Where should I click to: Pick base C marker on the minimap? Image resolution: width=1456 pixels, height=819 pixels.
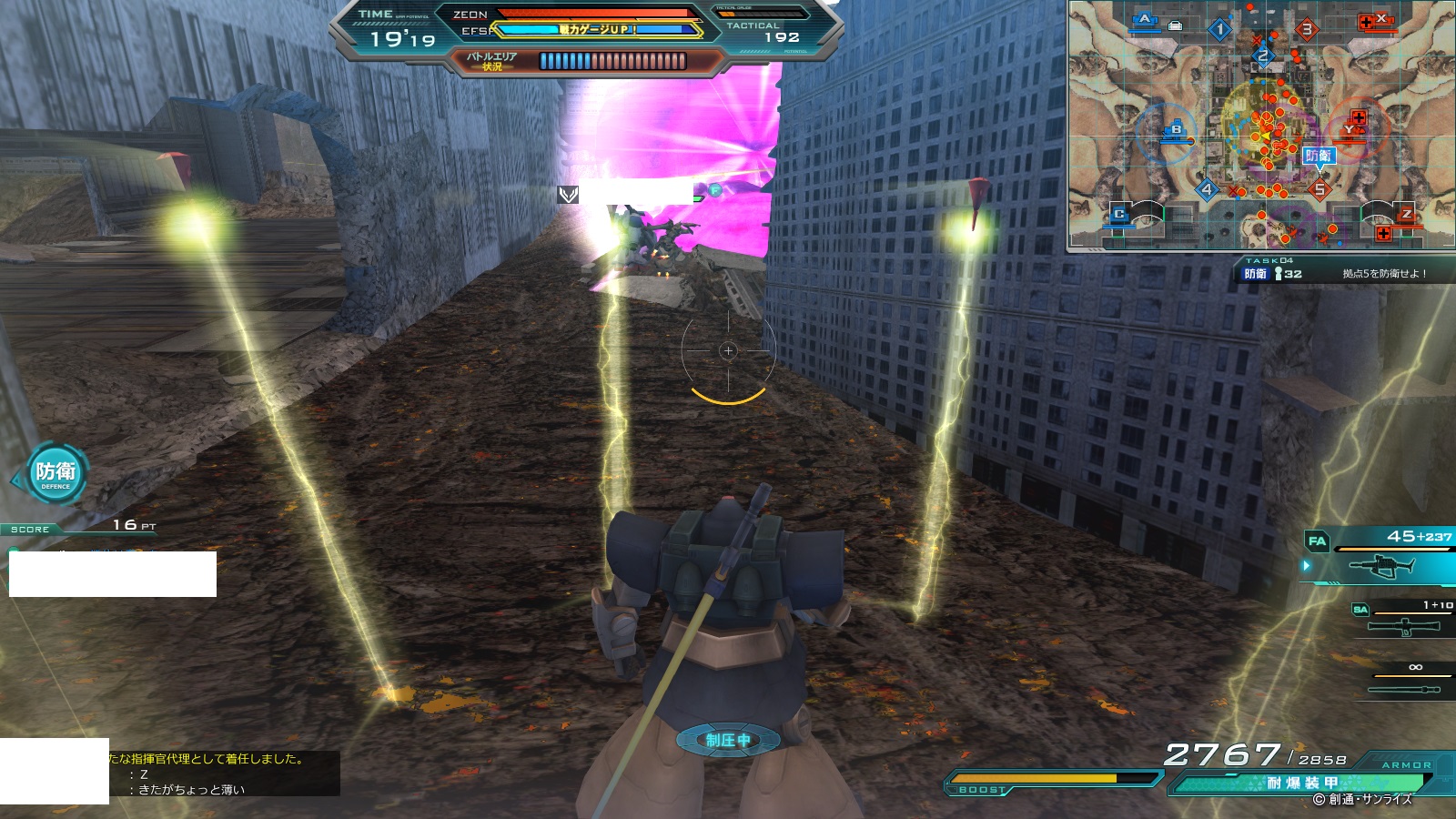pyautogui.click(x=1119, y=215)
